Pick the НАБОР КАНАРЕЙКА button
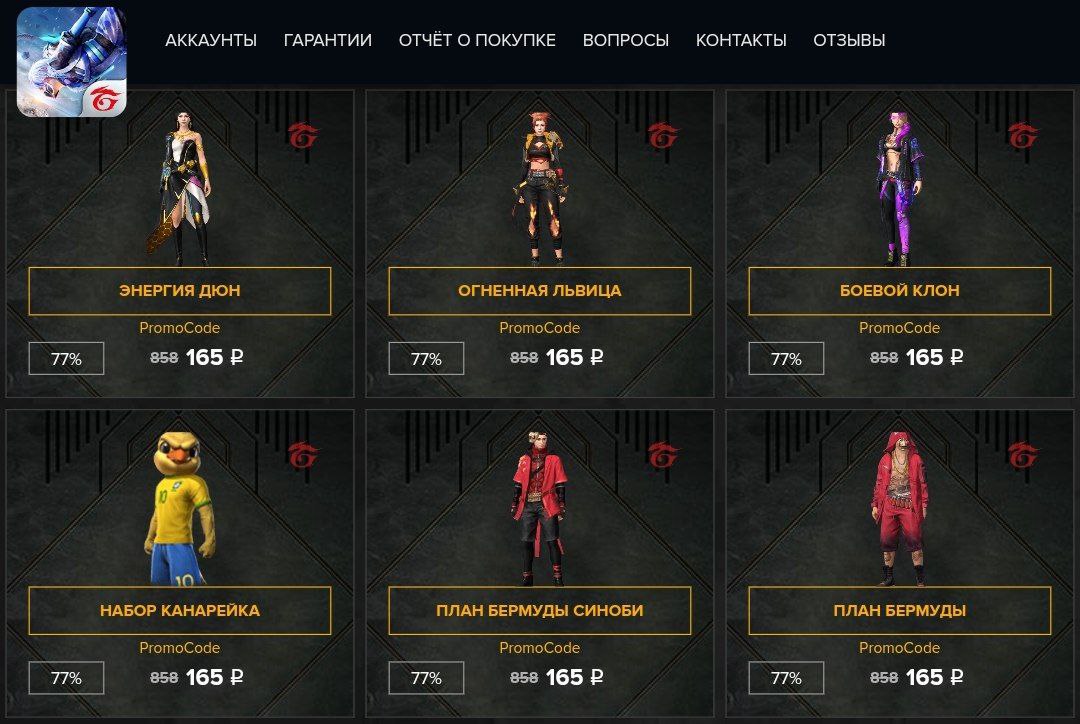This screenshot has height=724, width=1080. pos(180,611)
